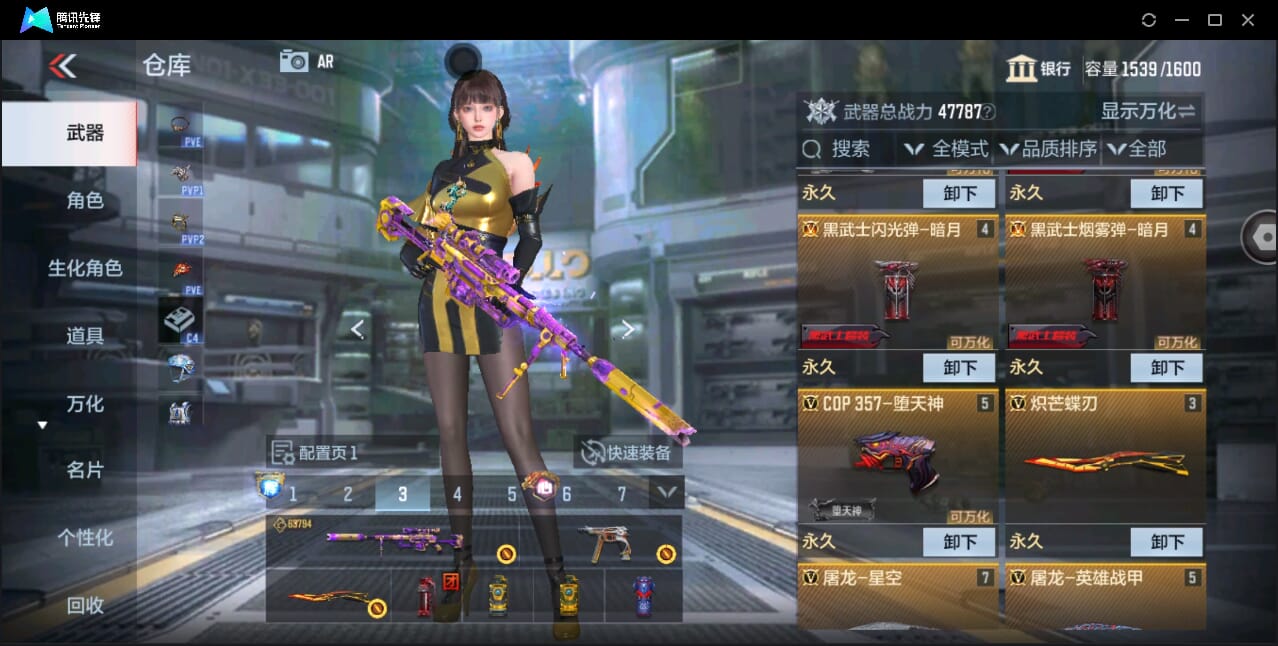Screen dimensions: 1278x646
Task: Switch to the 道具 tab
Action: 84,336
